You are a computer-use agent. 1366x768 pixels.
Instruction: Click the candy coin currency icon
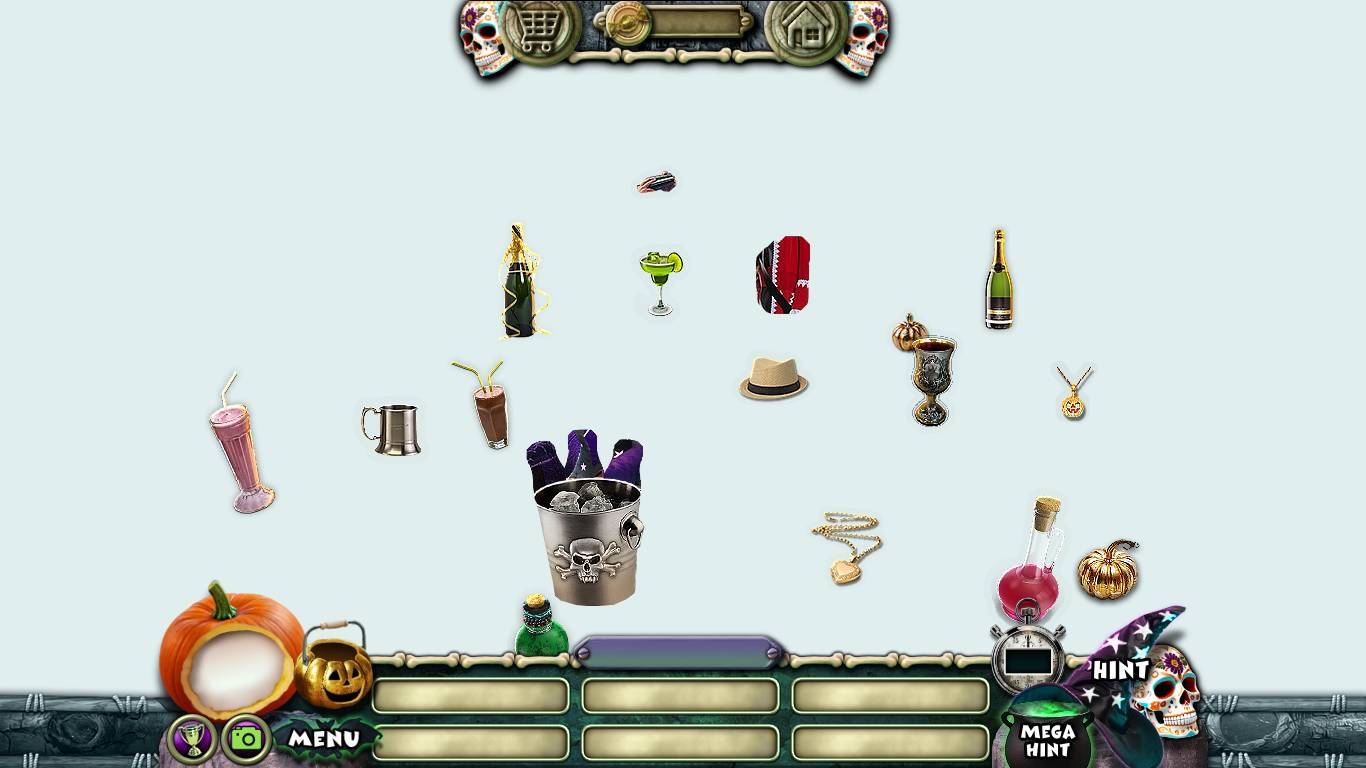(x=628, y=23)
